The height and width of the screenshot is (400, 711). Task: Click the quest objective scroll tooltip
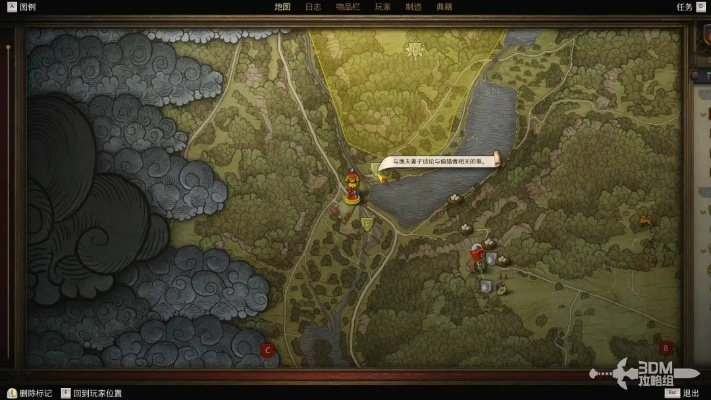(438, 162)
